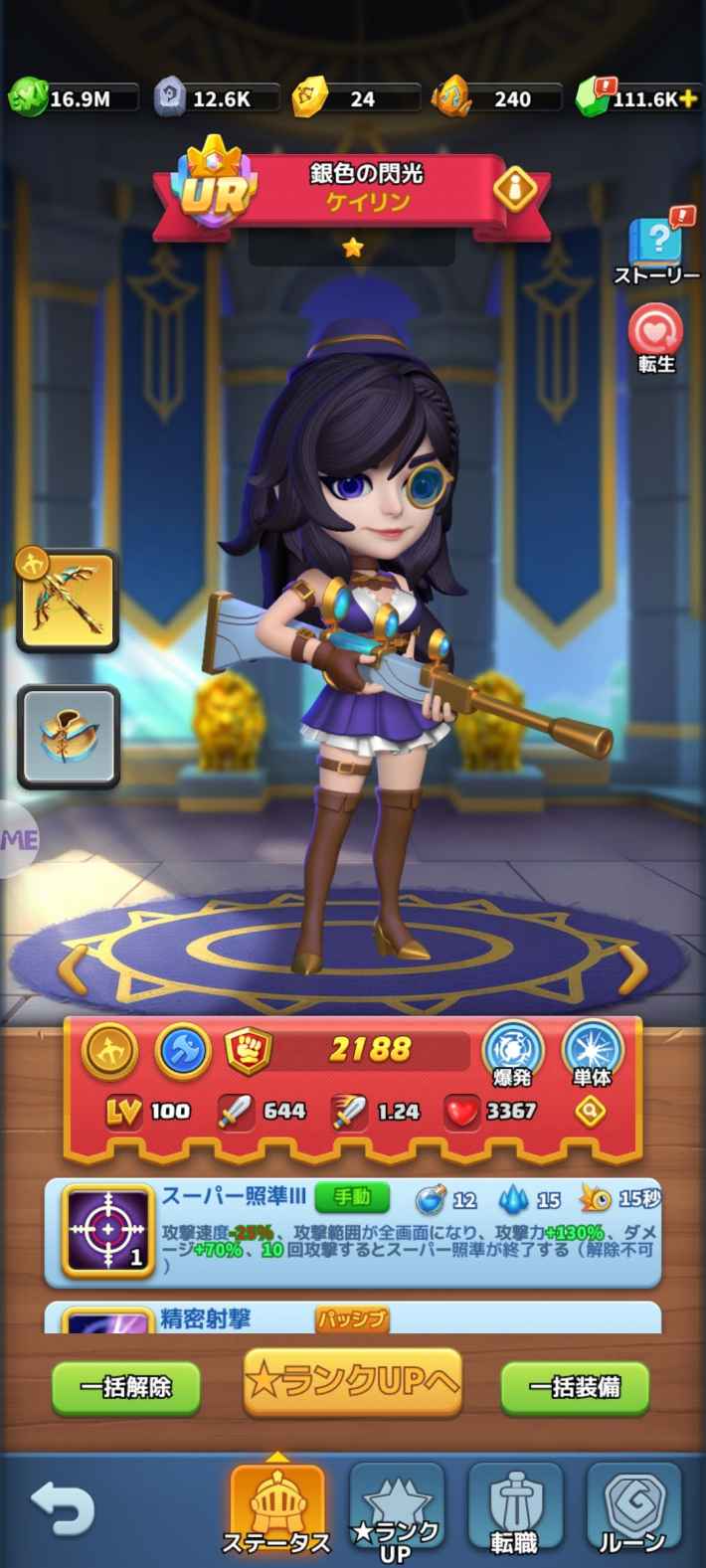This screenshot has width=706, height=1568.
Task: Return with the back arrow
Action: tap(62, 1510)
